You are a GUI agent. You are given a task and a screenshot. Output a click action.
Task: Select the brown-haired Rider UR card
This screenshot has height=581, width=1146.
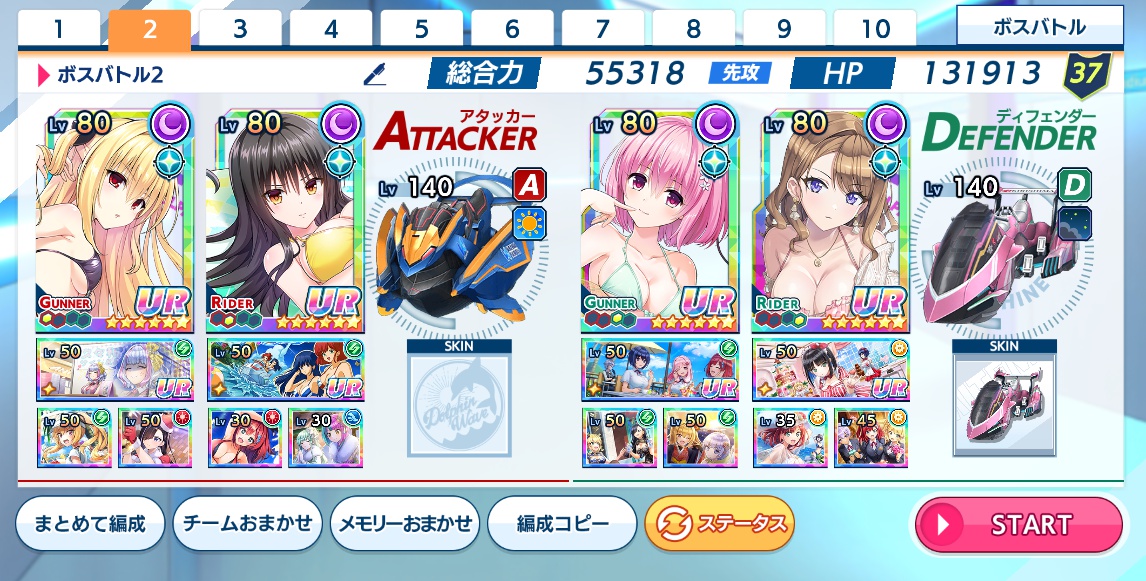830,220
